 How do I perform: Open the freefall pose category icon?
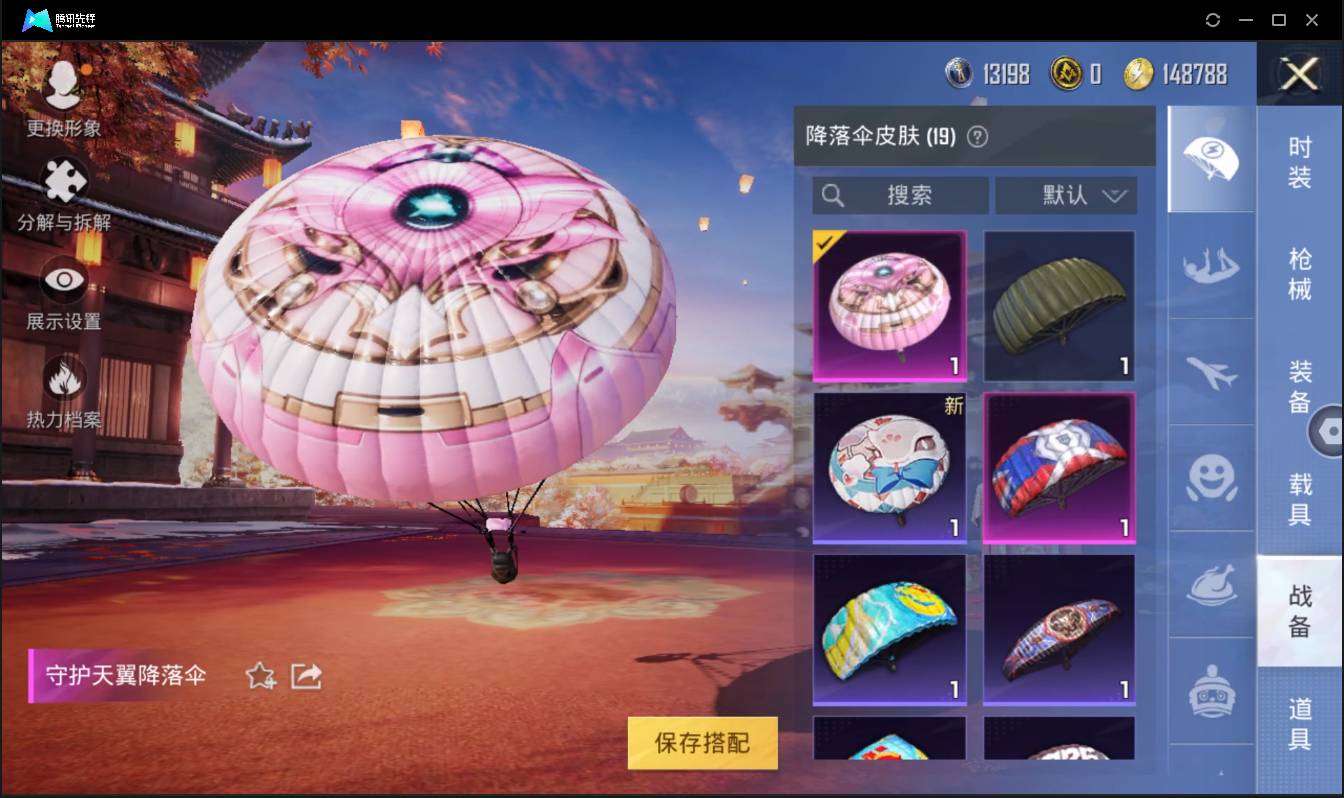point(1210,268)
